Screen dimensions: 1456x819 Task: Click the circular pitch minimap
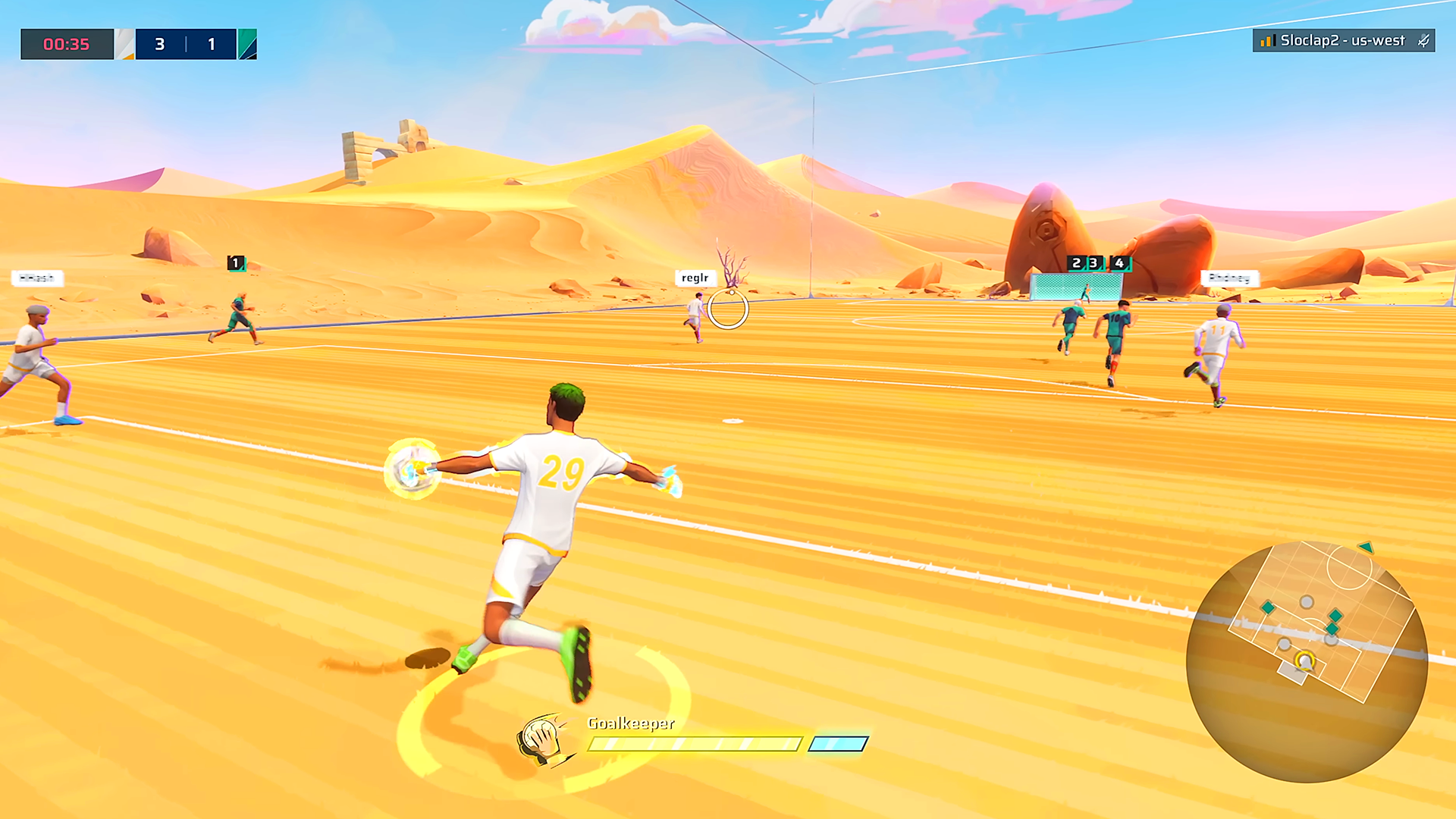1307,661
